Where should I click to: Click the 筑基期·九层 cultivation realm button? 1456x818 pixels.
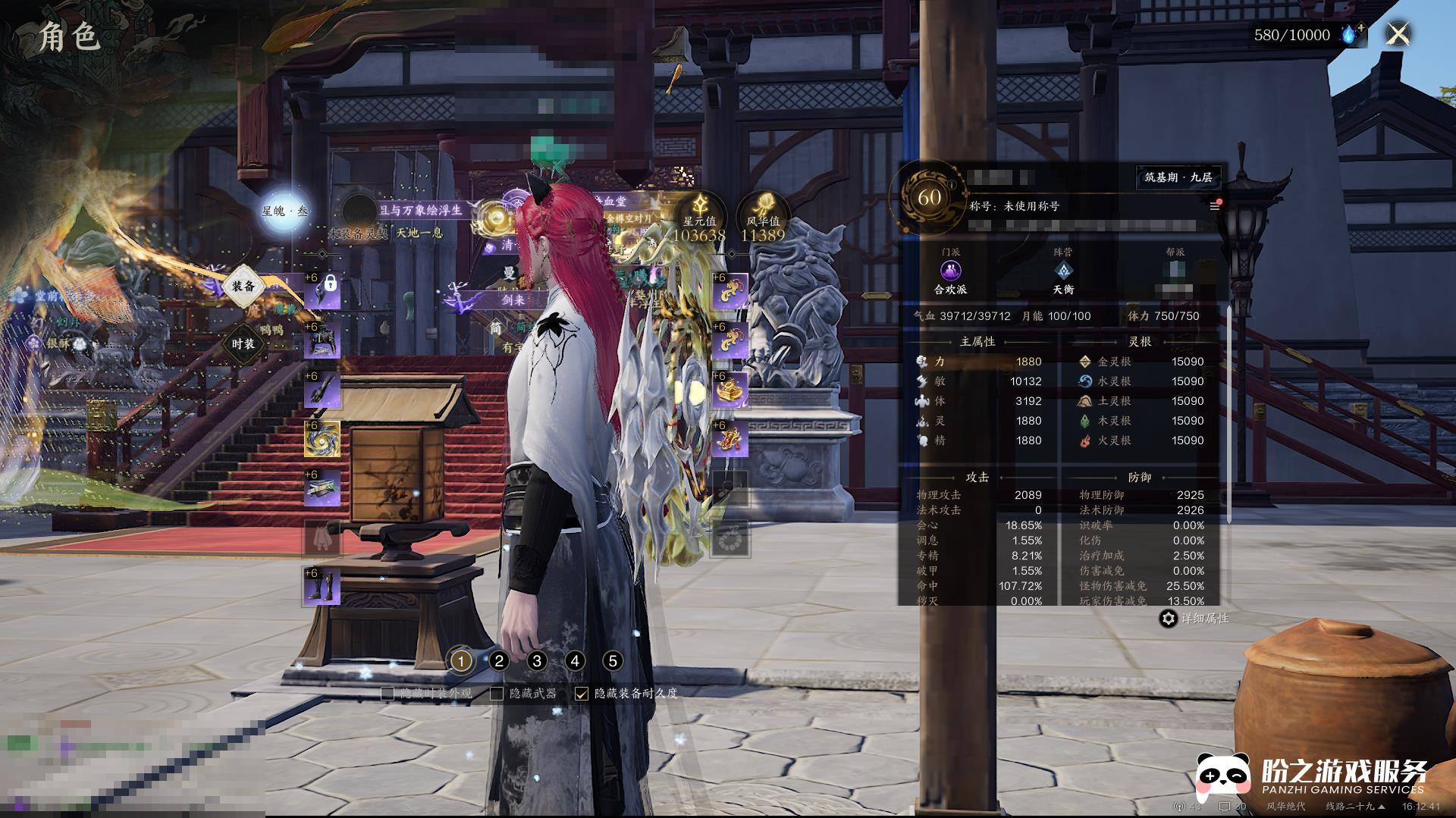[1178, 177]
